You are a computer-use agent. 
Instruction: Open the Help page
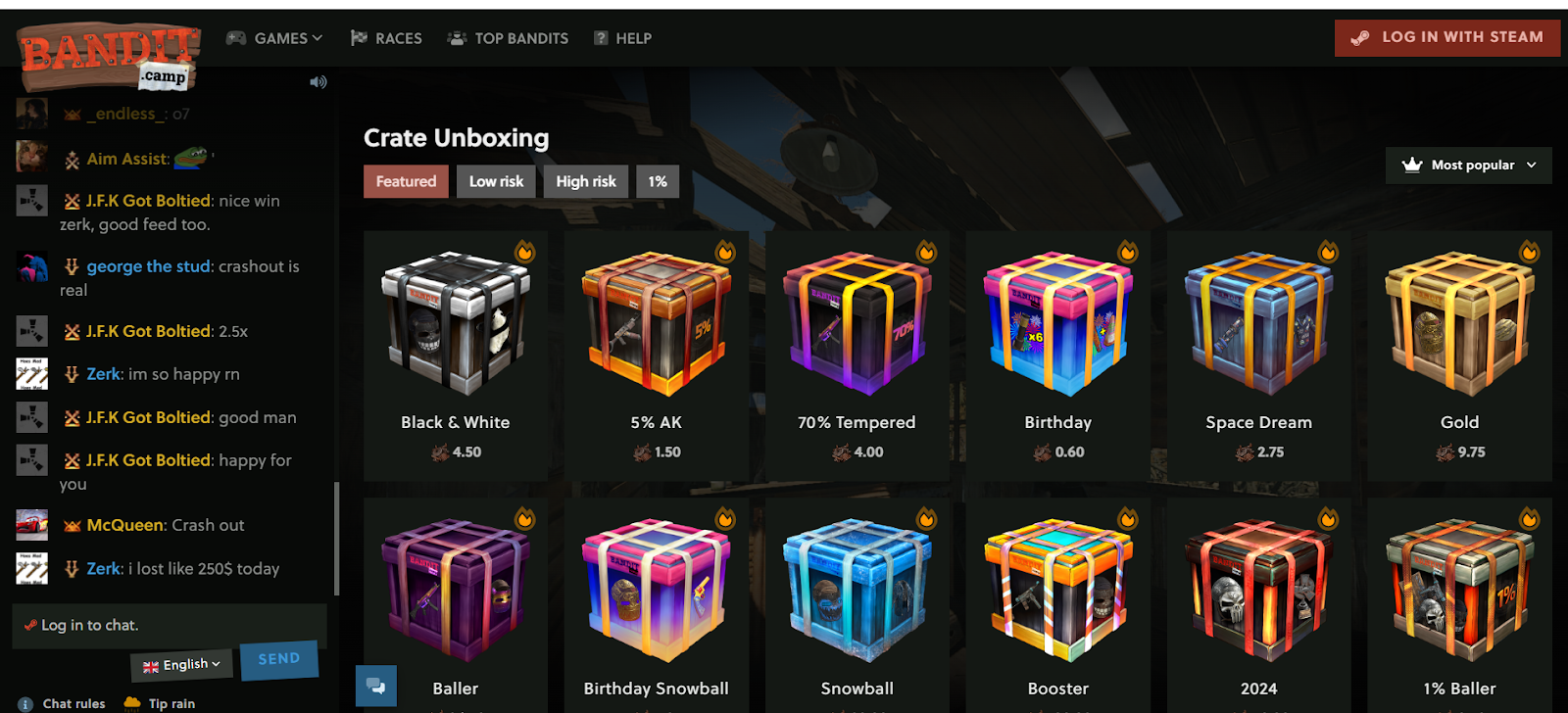point(622,38)
